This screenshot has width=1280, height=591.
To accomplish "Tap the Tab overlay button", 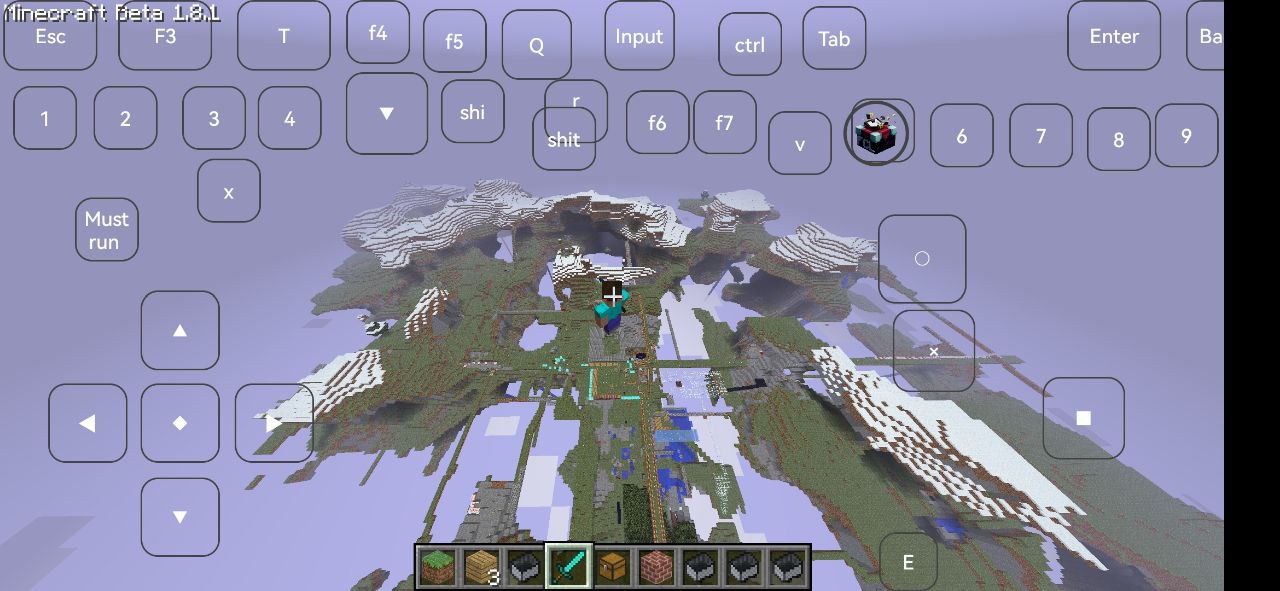I will [834, 39].
